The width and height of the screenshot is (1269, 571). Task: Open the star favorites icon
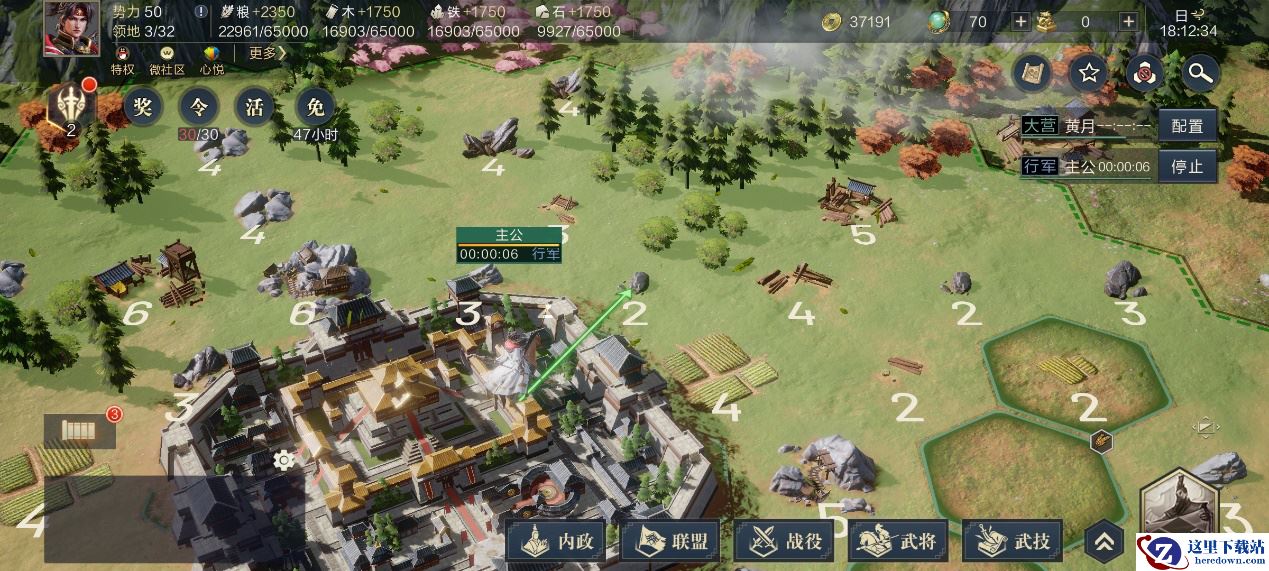(x=1089, y=72)
